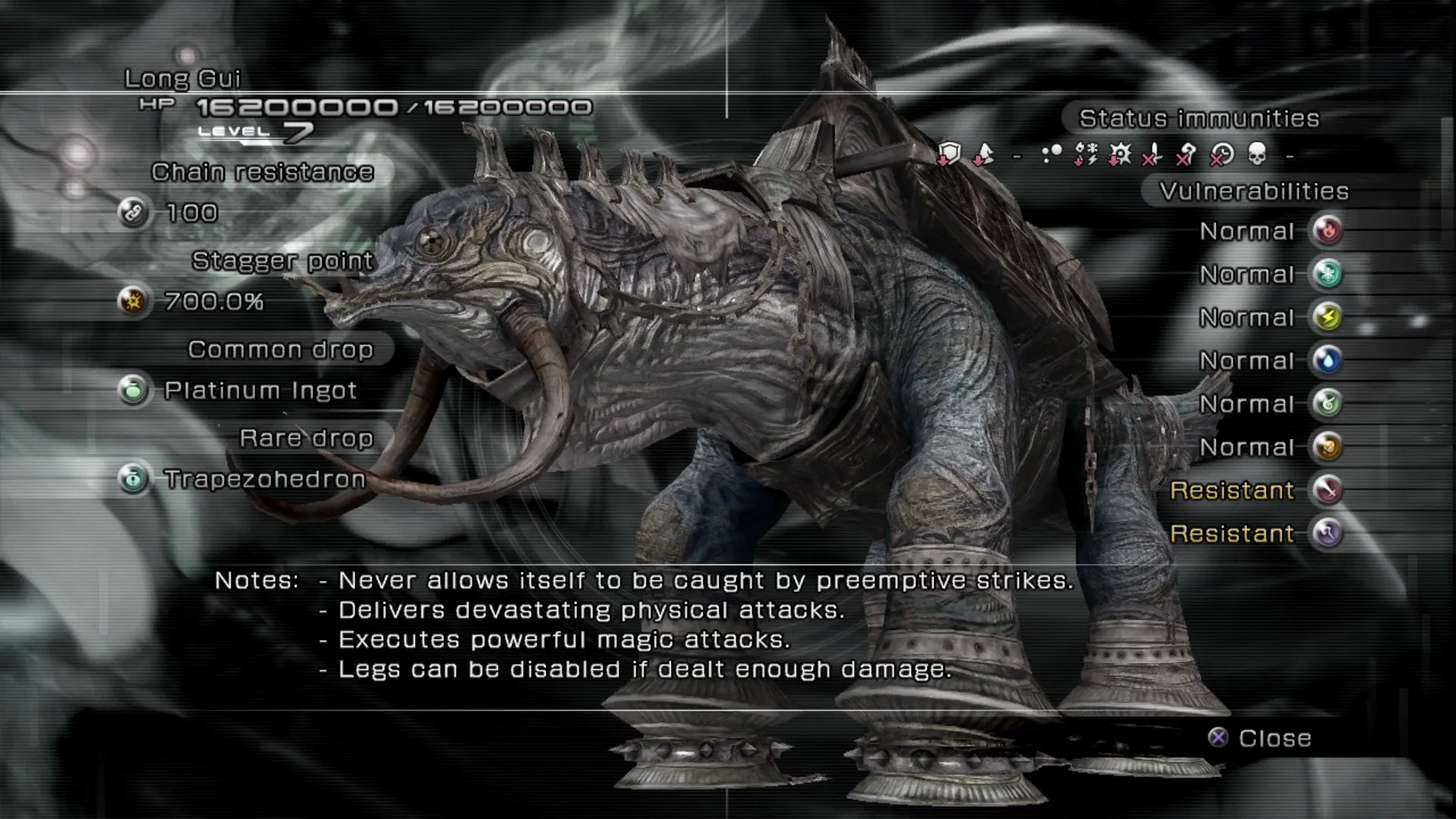Click the water droplet vulnerability icon
This screenshot has height=819, width=1456.
pos(1327,360)
